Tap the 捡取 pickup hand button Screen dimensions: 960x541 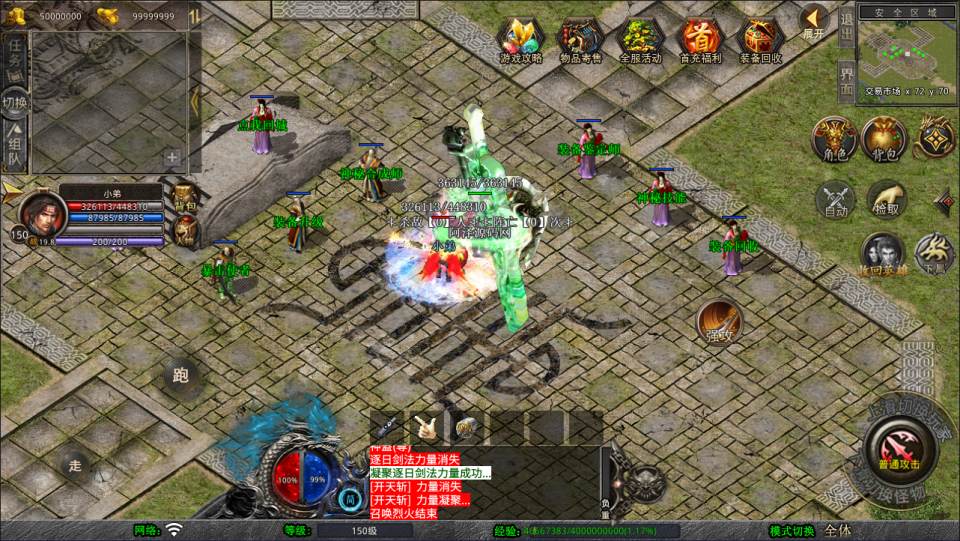click(x=886, y=199)
